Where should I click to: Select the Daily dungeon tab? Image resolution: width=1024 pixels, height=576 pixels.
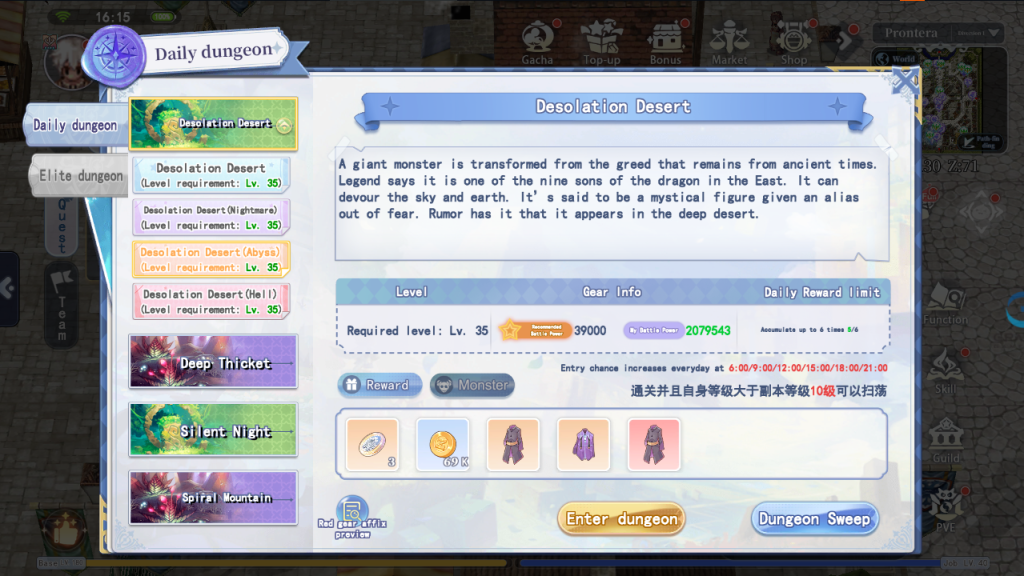[x=74, y=125]
